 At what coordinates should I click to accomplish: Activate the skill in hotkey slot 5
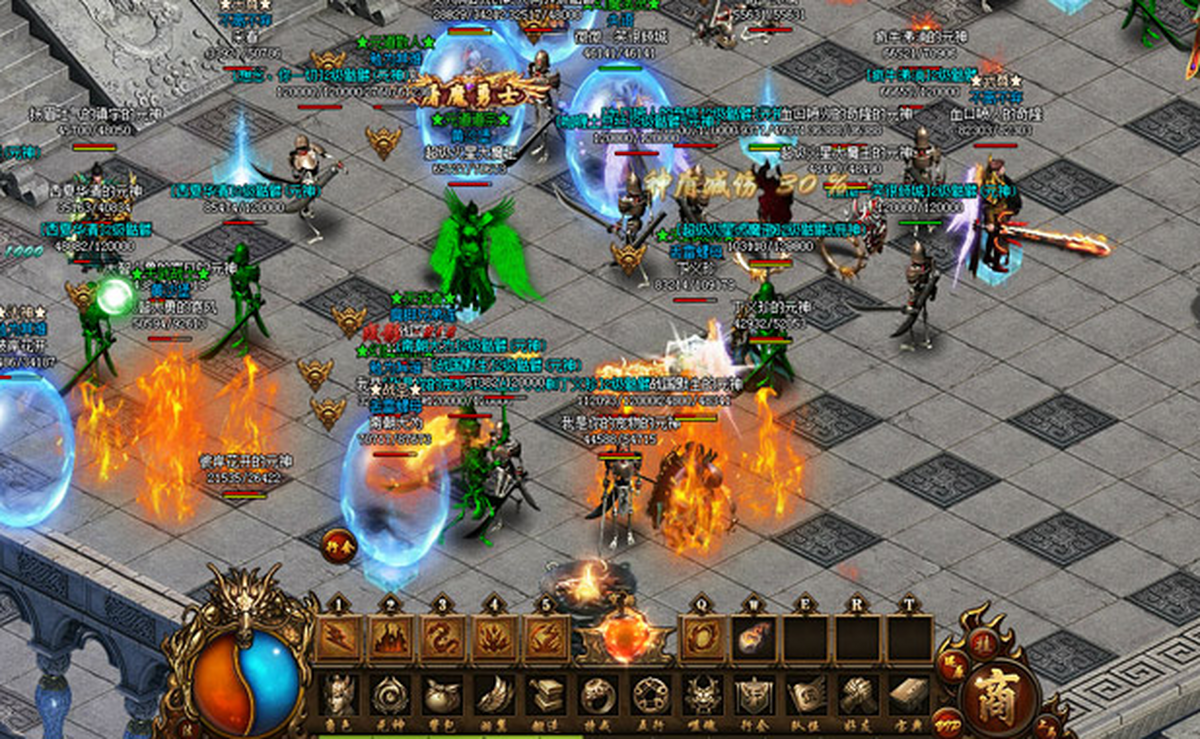[x=546, y=639]
